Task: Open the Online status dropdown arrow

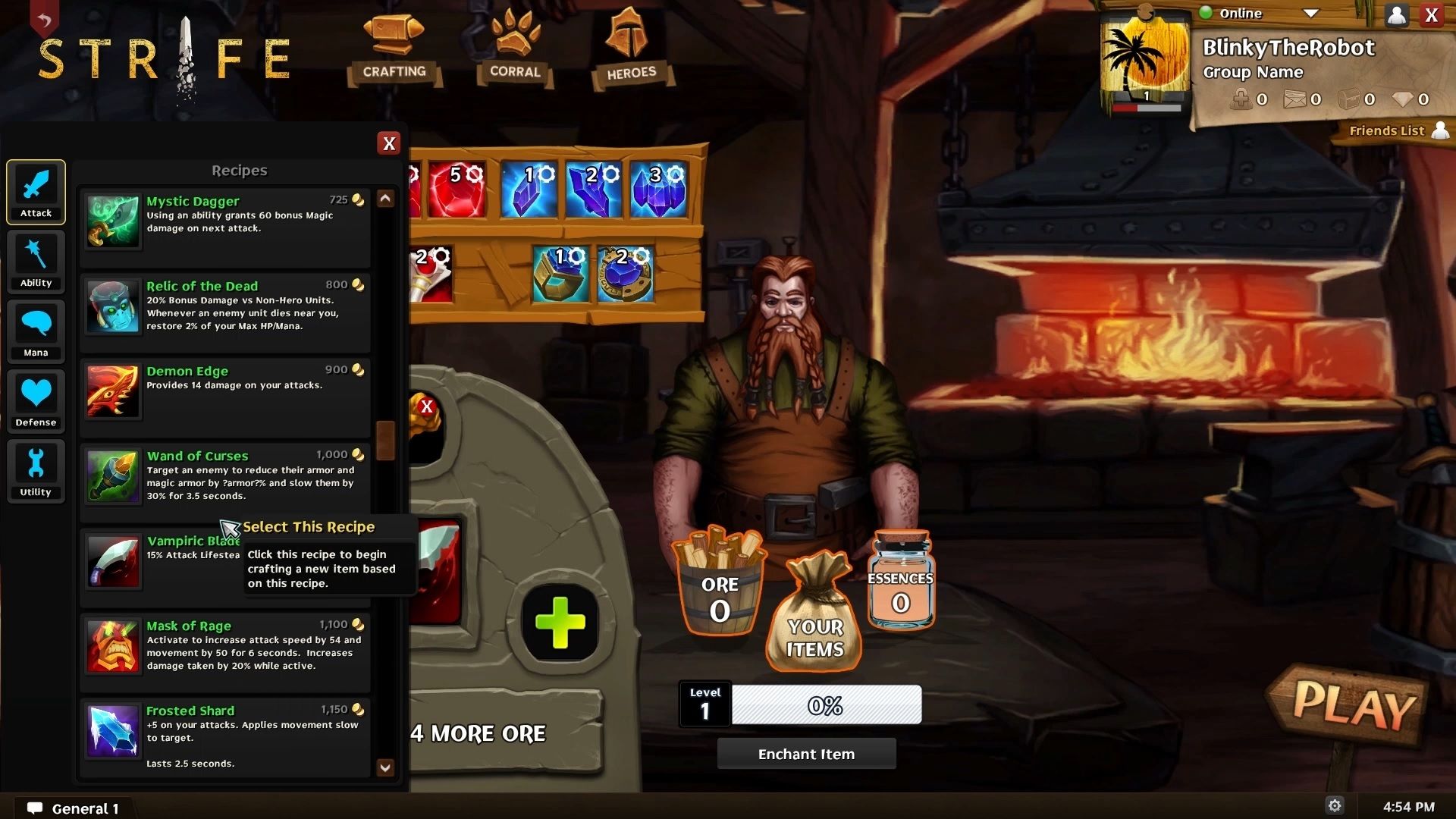Action: (1311, 14)
